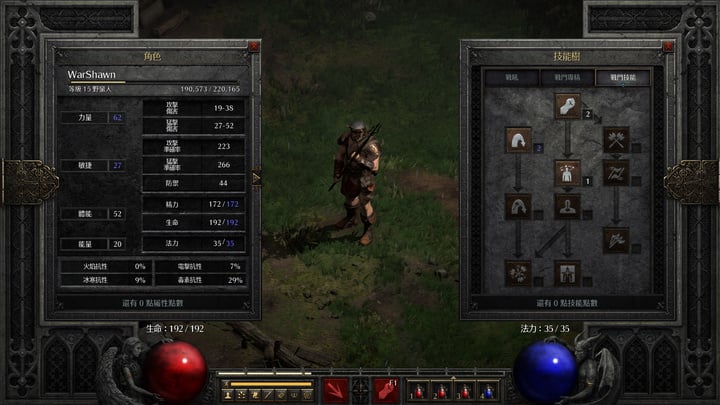Open the 戰鬥專精 skill tab
This screenshot has width=720, height=405.
tap(566, 76)
